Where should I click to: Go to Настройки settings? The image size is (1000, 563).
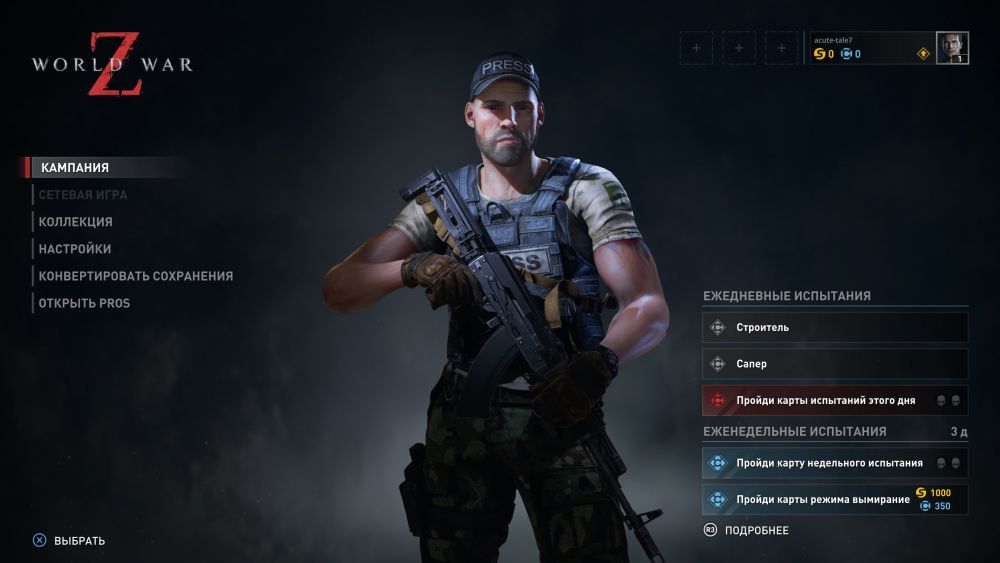[x=75, y=249]
